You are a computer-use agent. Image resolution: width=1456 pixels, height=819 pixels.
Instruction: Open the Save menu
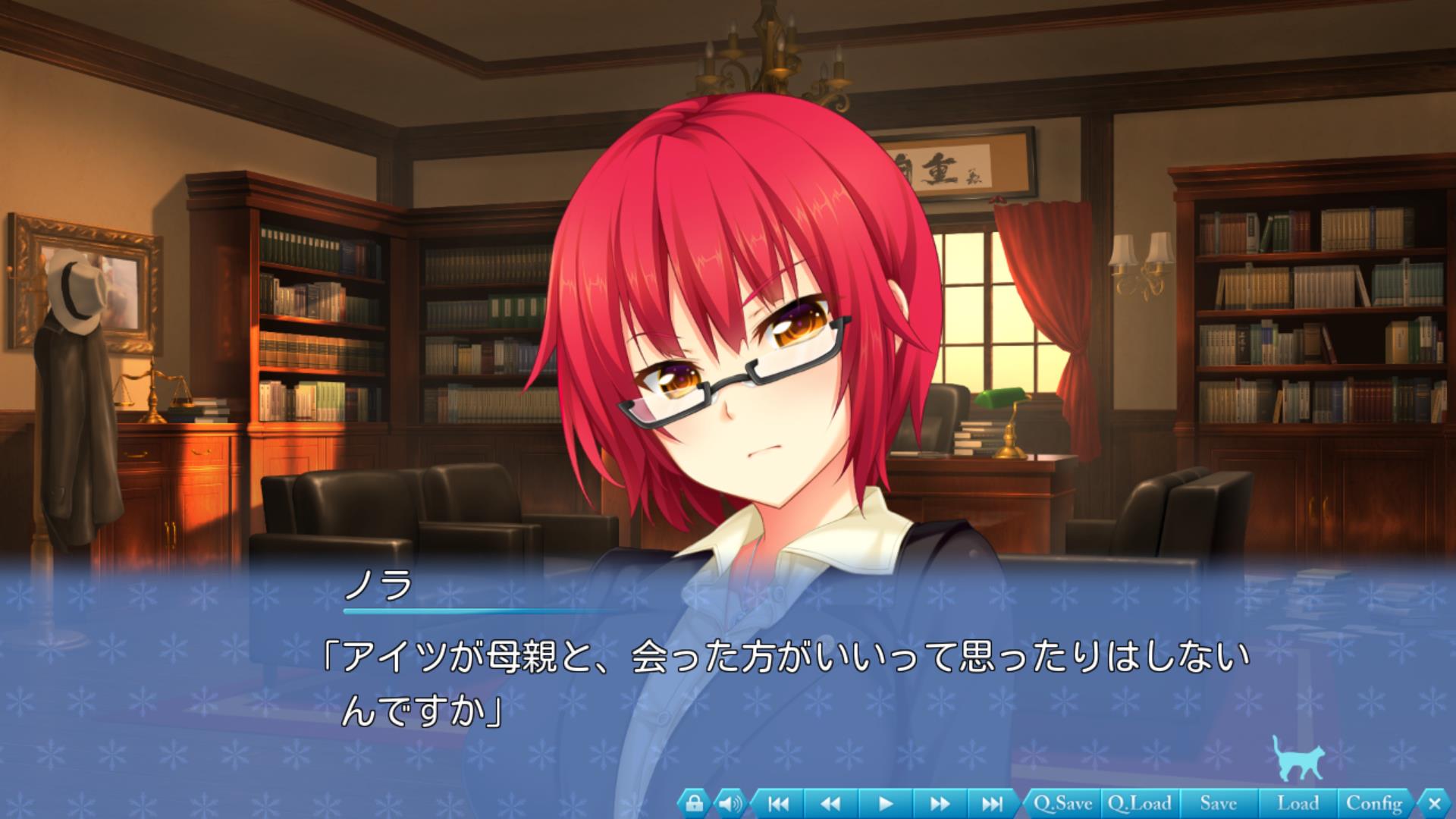pos(1219,803)
